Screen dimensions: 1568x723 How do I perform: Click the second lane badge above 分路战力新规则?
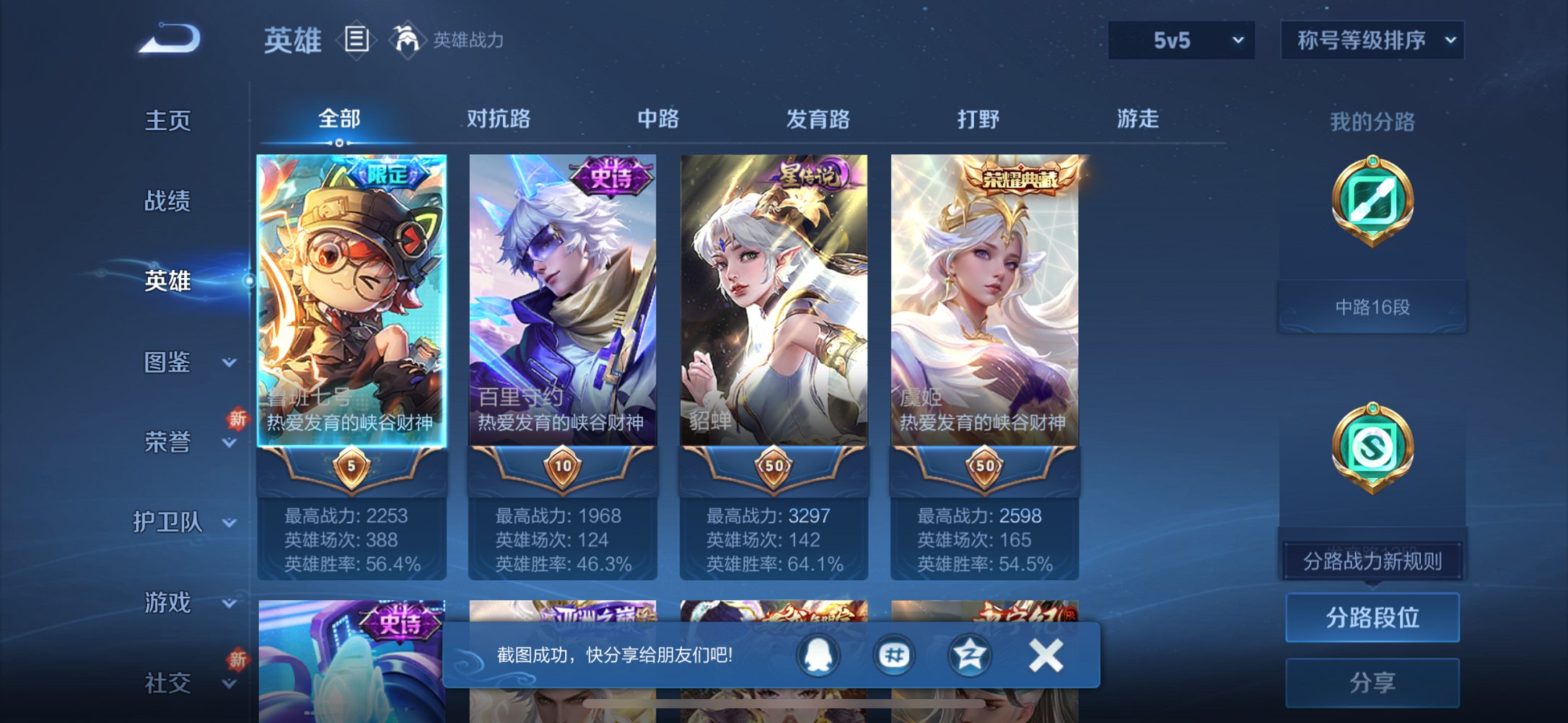click(x=1372, y=449)
